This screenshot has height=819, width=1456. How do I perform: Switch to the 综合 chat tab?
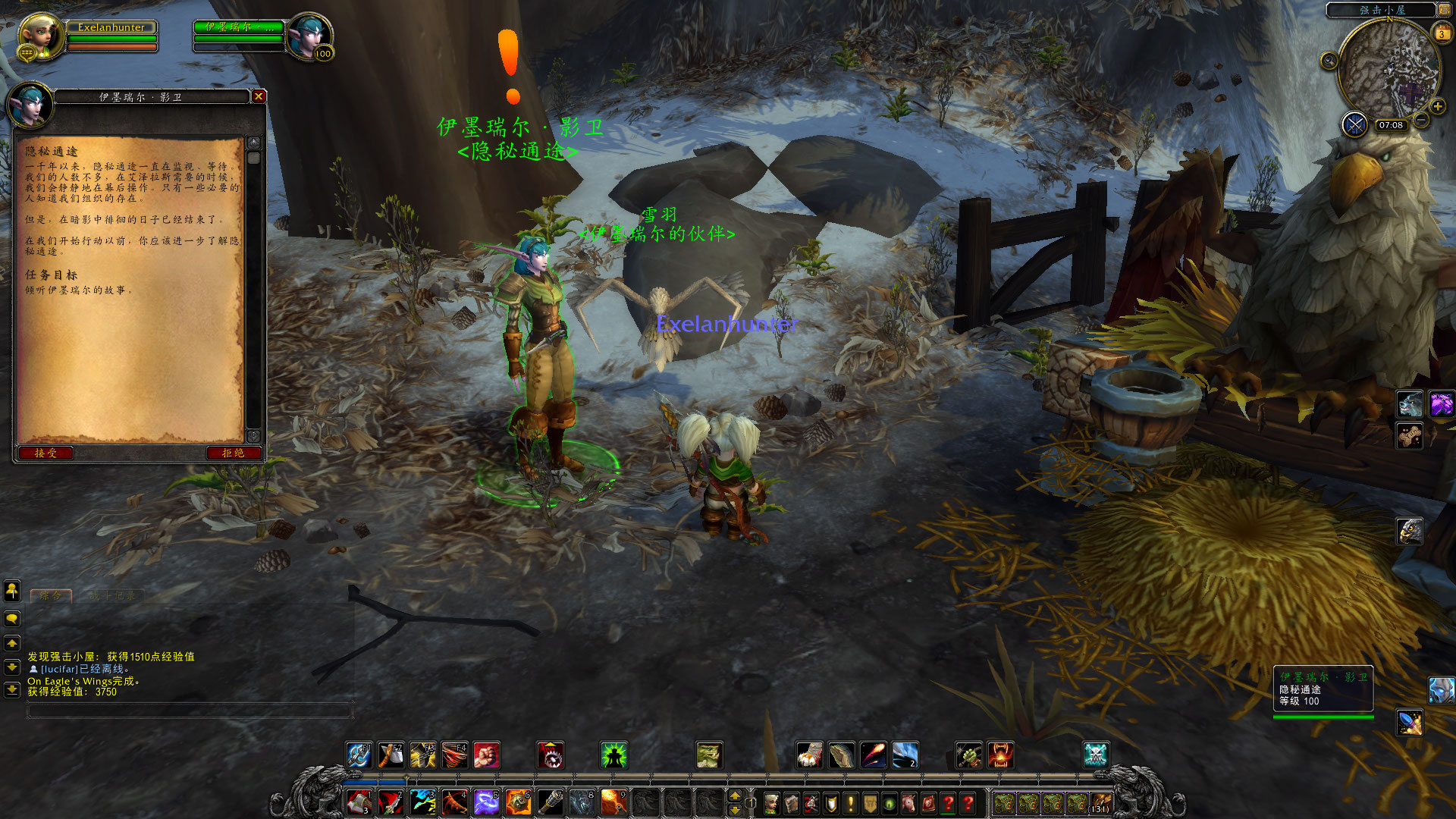51,596
